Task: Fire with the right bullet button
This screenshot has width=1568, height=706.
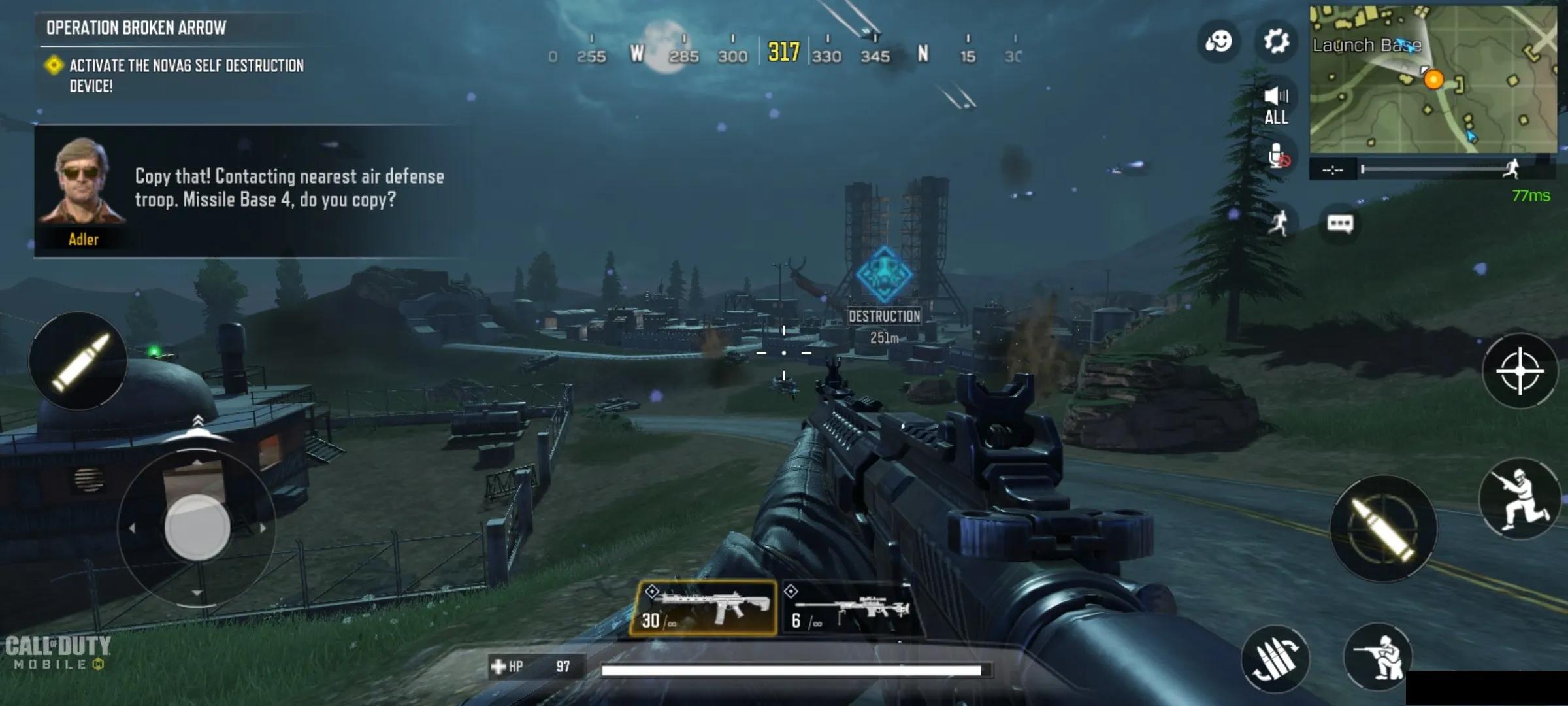Action: (x=1382, y=528)
